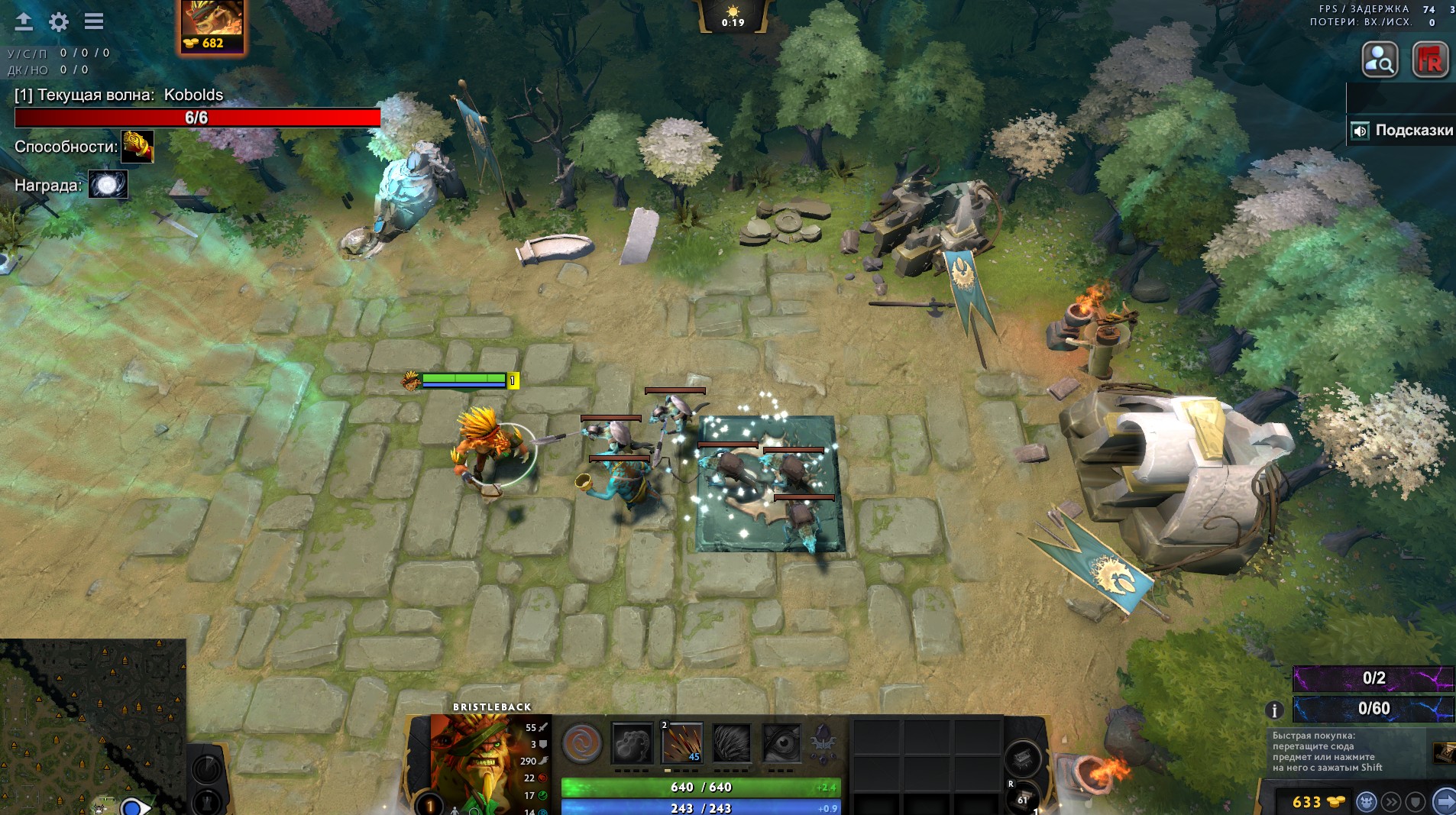Select the Viscous Nasal Goo ability
This screenshot has height=815, width=1456.
(x=633, y=743)
